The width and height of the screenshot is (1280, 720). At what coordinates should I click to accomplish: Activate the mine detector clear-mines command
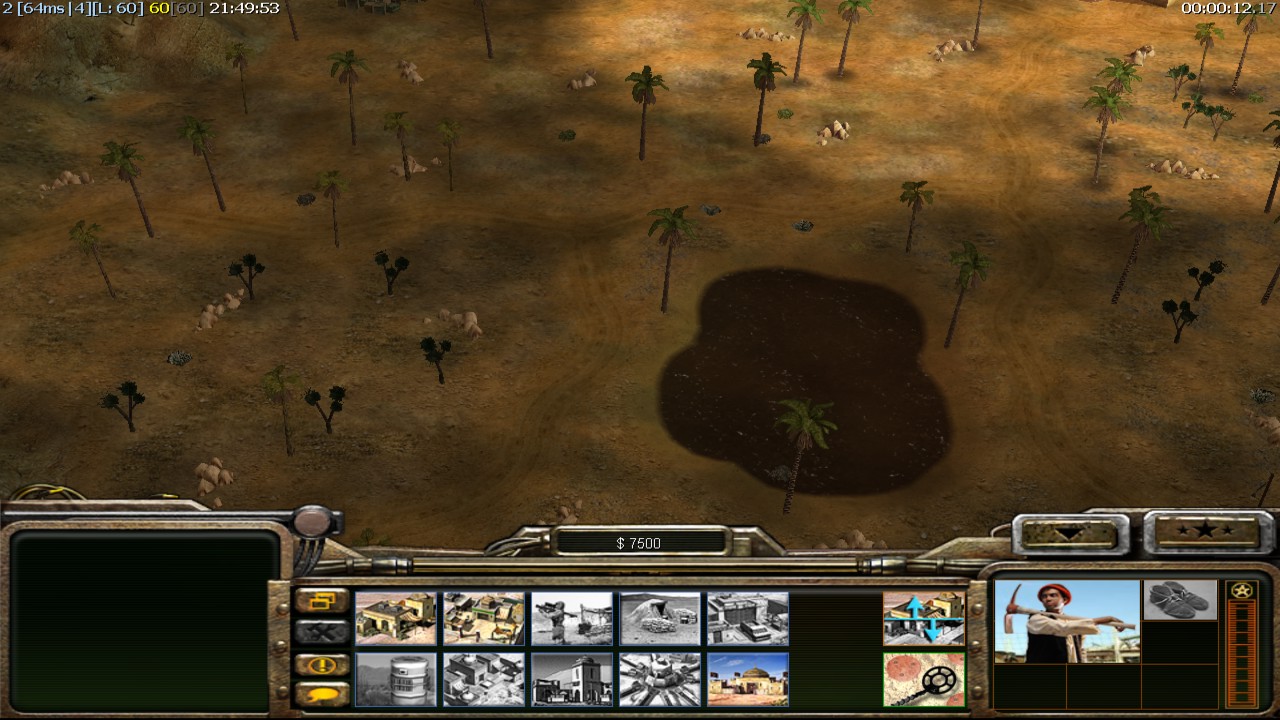coord(924,679)
